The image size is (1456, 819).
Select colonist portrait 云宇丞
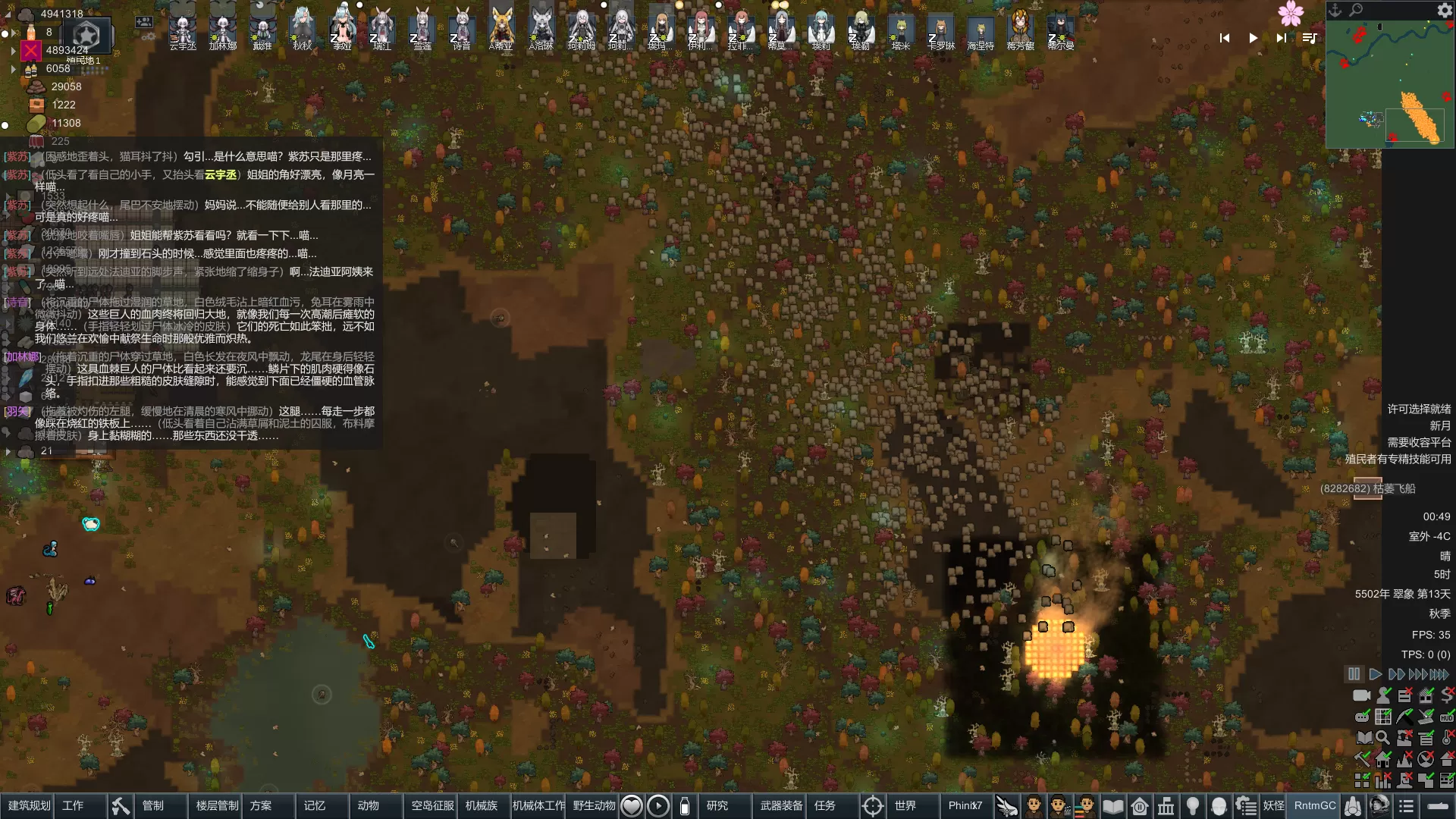[183, 29]
